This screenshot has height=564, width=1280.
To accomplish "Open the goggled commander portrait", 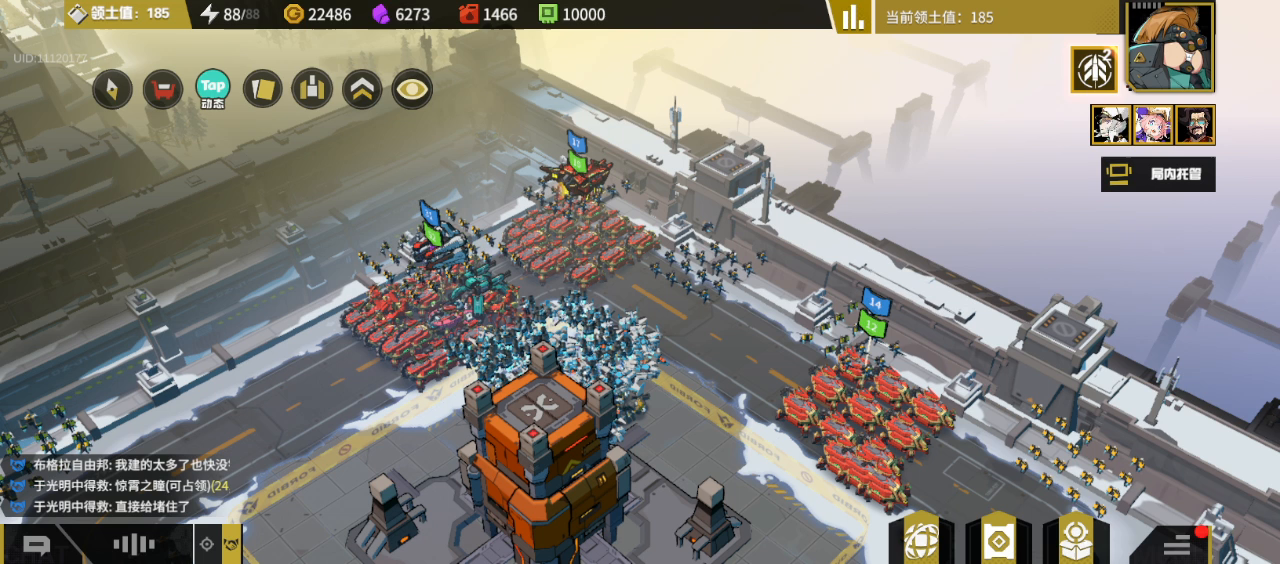I will 1170,47.
